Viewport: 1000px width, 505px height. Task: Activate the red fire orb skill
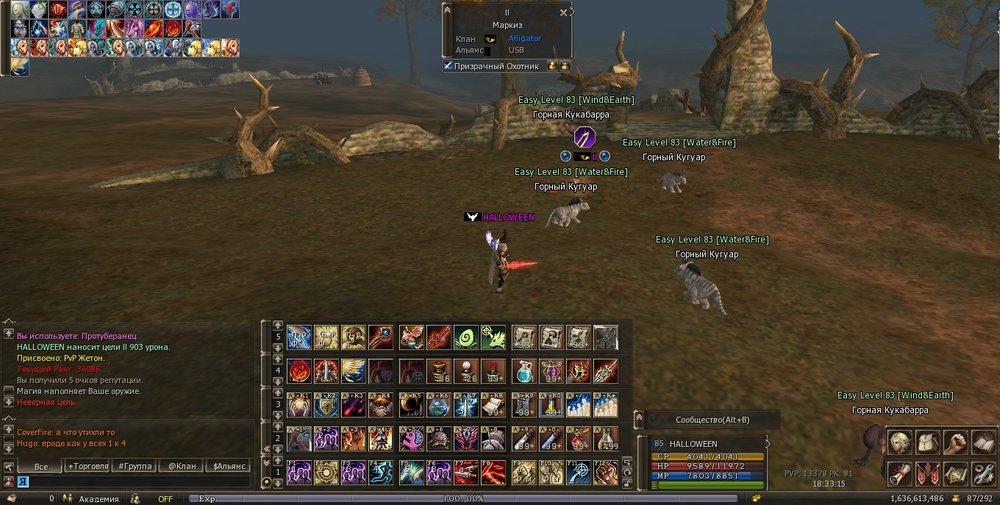[299, 372]
